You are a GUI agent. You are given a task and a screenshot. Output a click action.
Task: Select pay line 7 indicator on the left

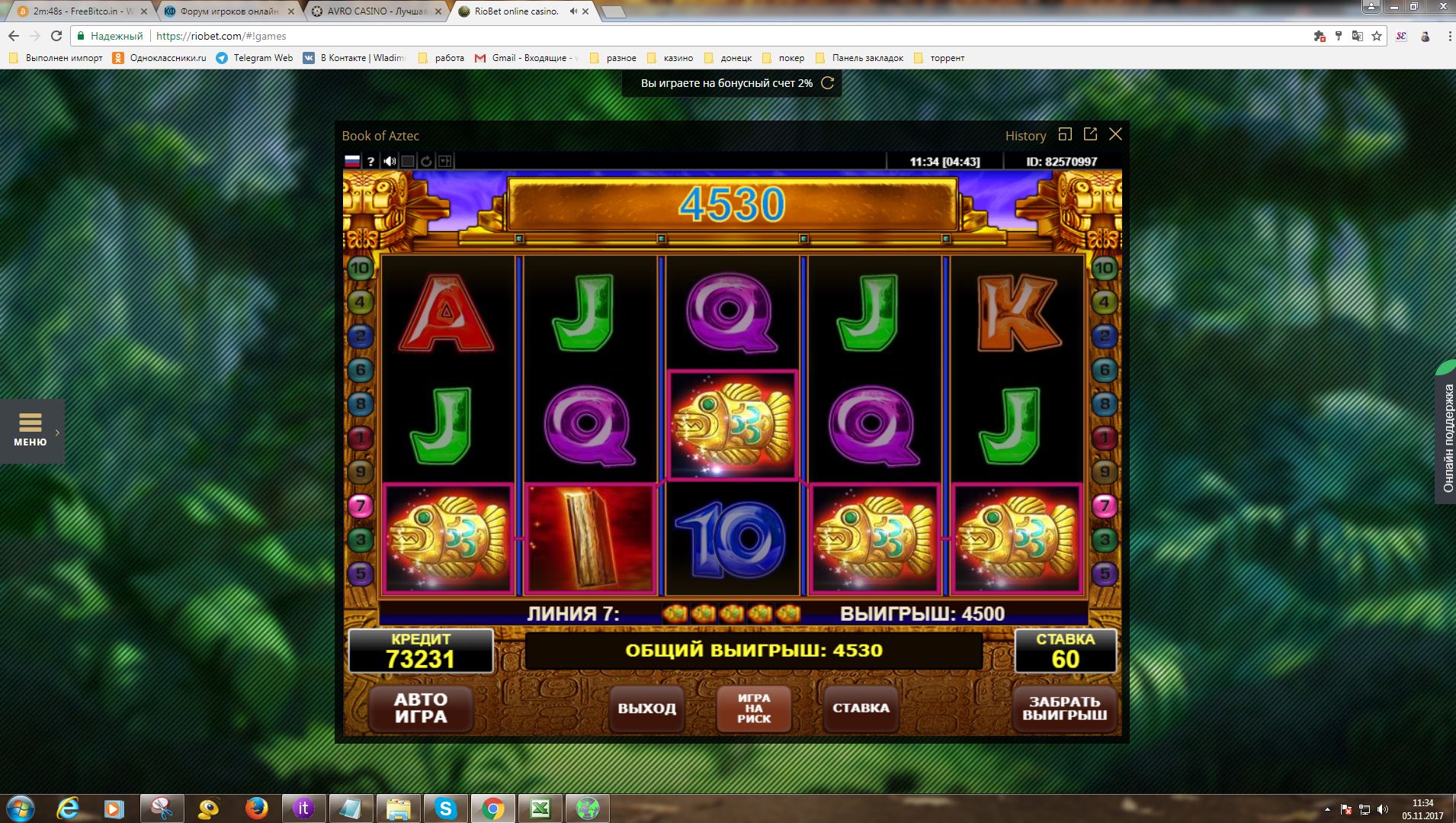click(360, 506)
